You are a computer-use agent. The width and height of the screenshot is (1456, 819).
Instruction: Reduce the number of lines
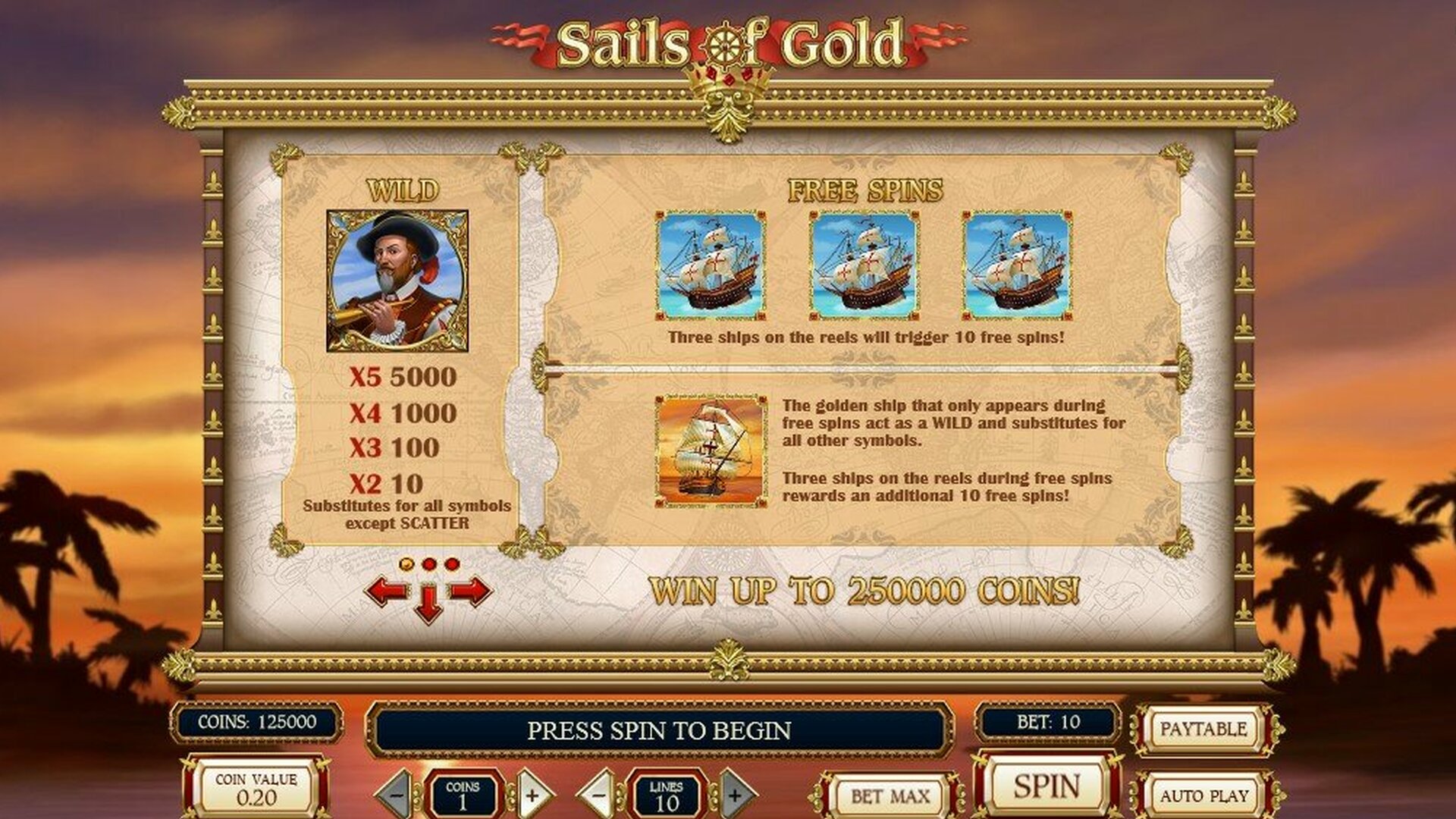coord(599,795)
